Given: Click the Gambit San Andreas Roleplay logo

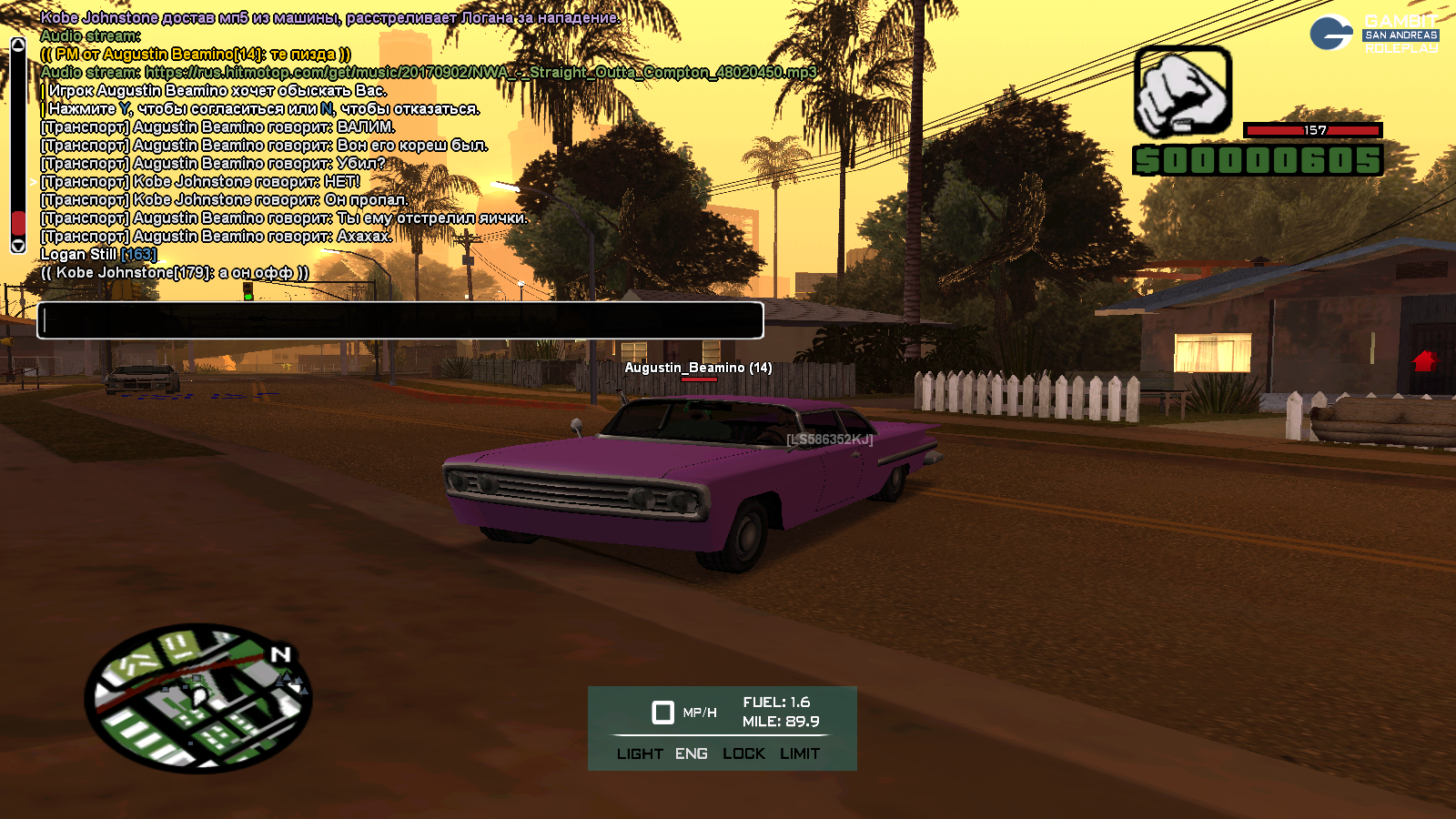Looking at the screenshot, I should pyautogui.click(x=1374, y=34).
